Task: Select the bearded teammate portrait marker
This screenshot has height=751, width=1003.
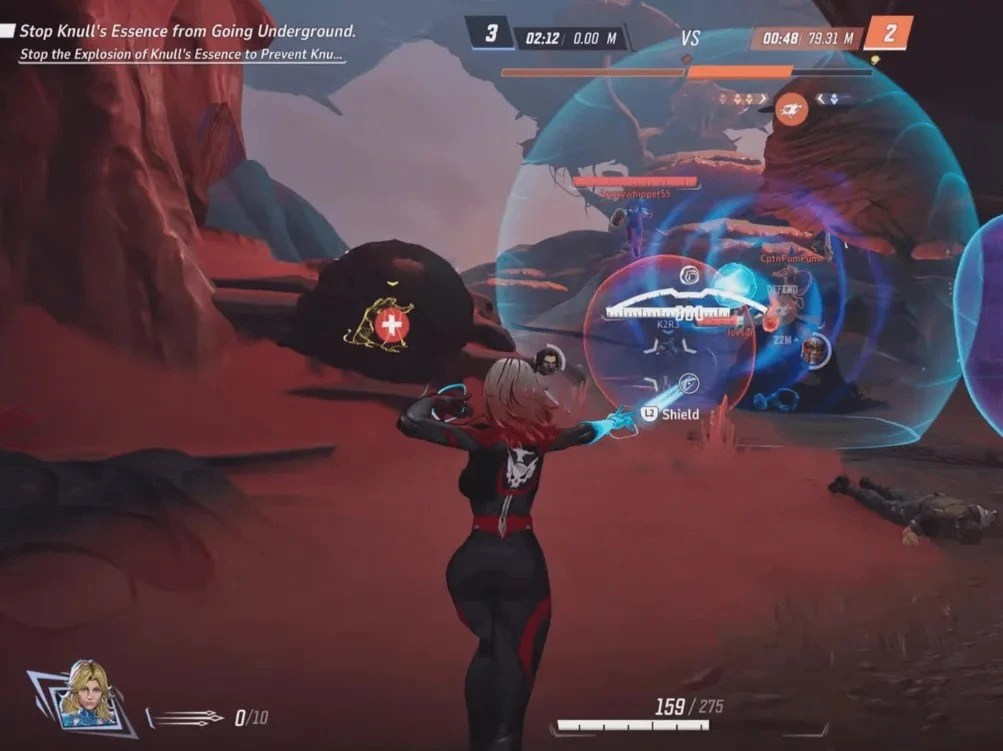Action: click(546, 361)
